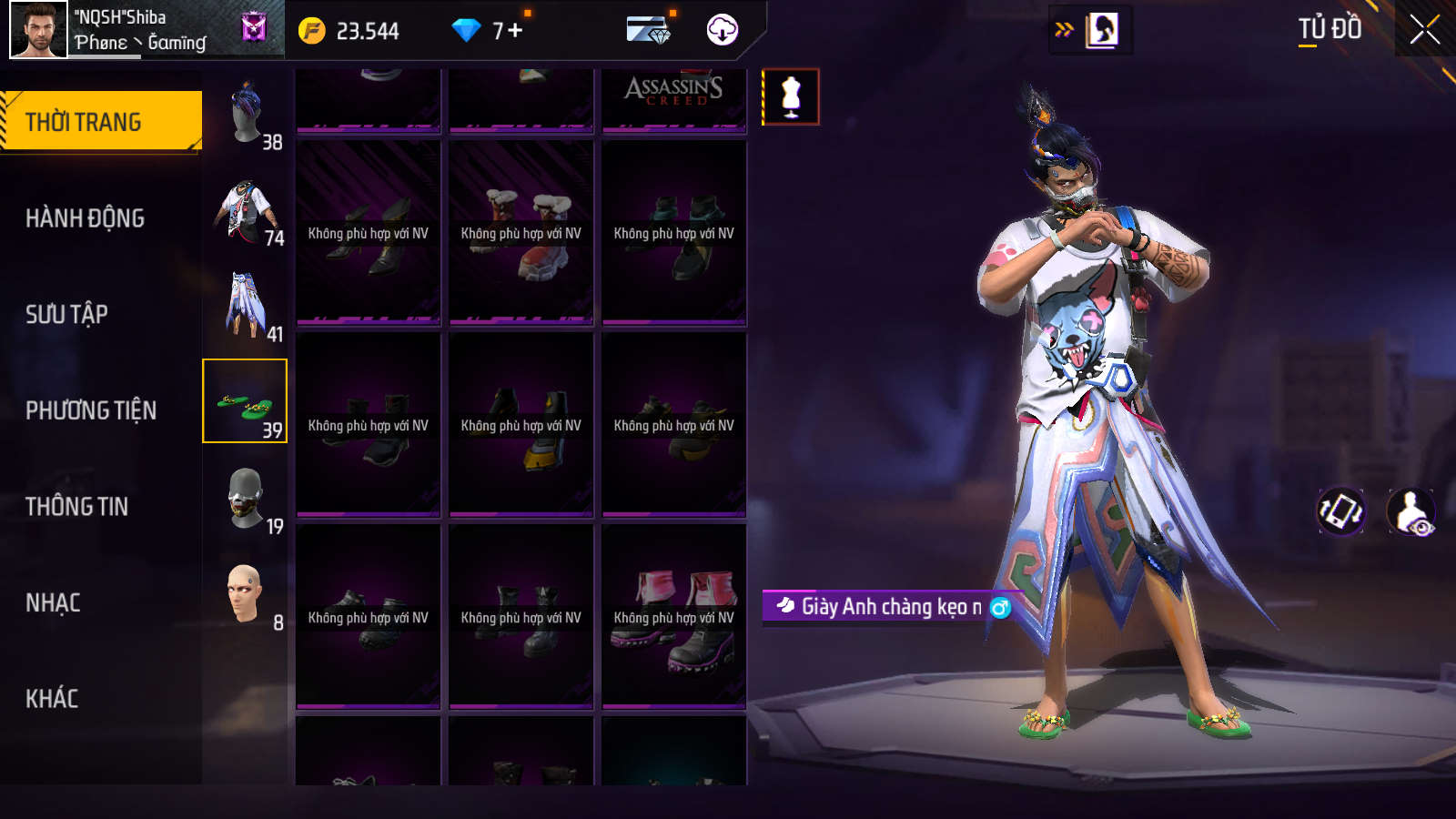
Task: Add diamonds with the plus button
Action: [515, 31]
